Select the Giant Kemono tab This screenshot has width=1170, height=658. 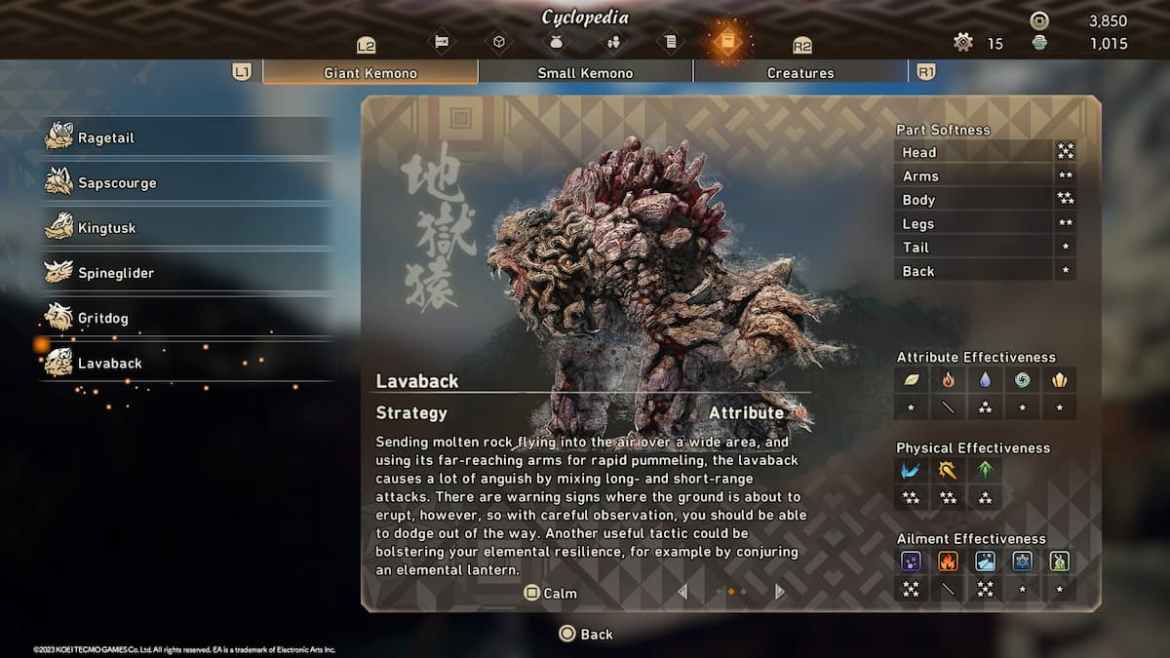click(370, 73)
